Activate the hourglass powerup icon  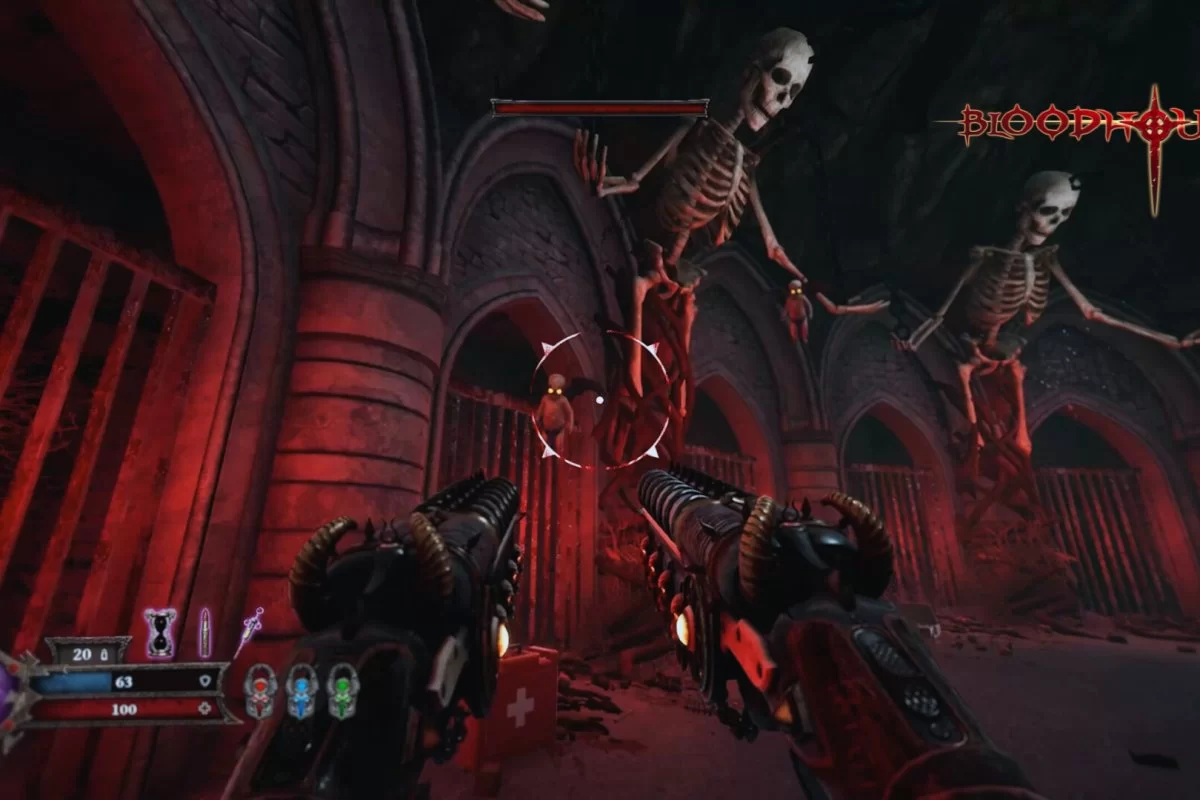[161, 633]
